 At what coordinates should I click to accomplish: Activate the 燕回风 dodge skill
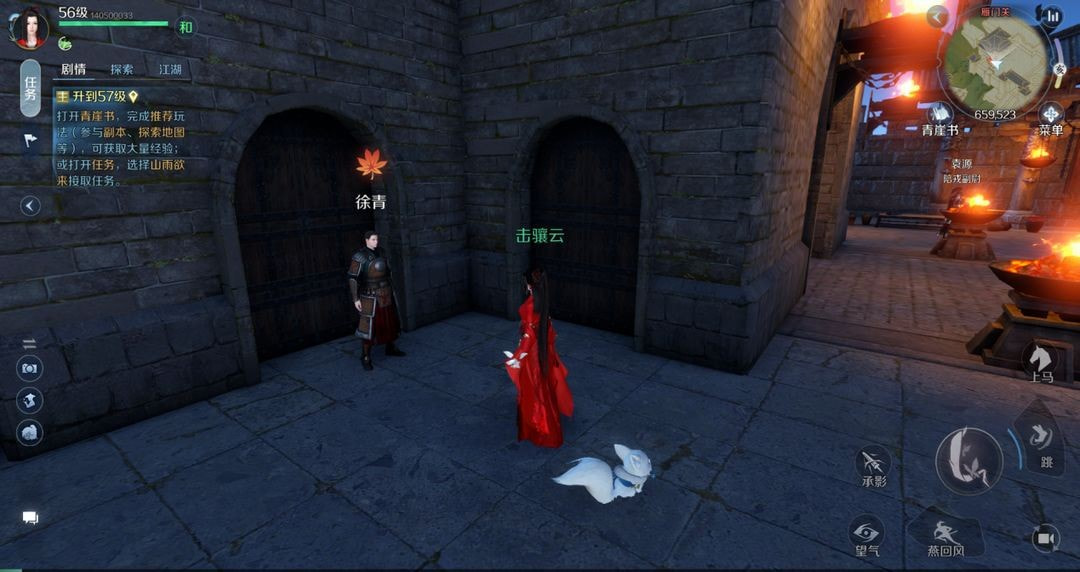pyautogui.click(x=944, y=537)
